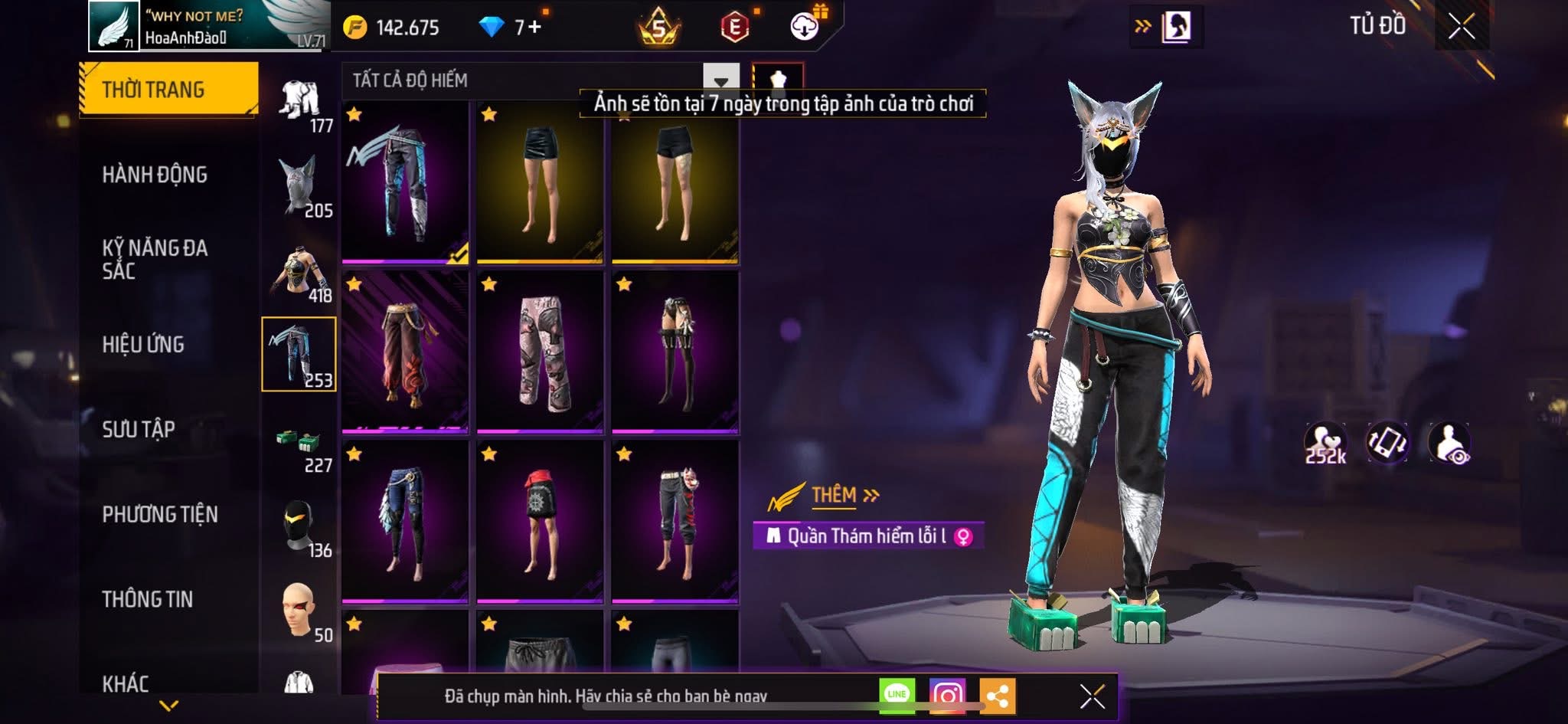Pick the red baggy pants item

[x=405, y=352]
